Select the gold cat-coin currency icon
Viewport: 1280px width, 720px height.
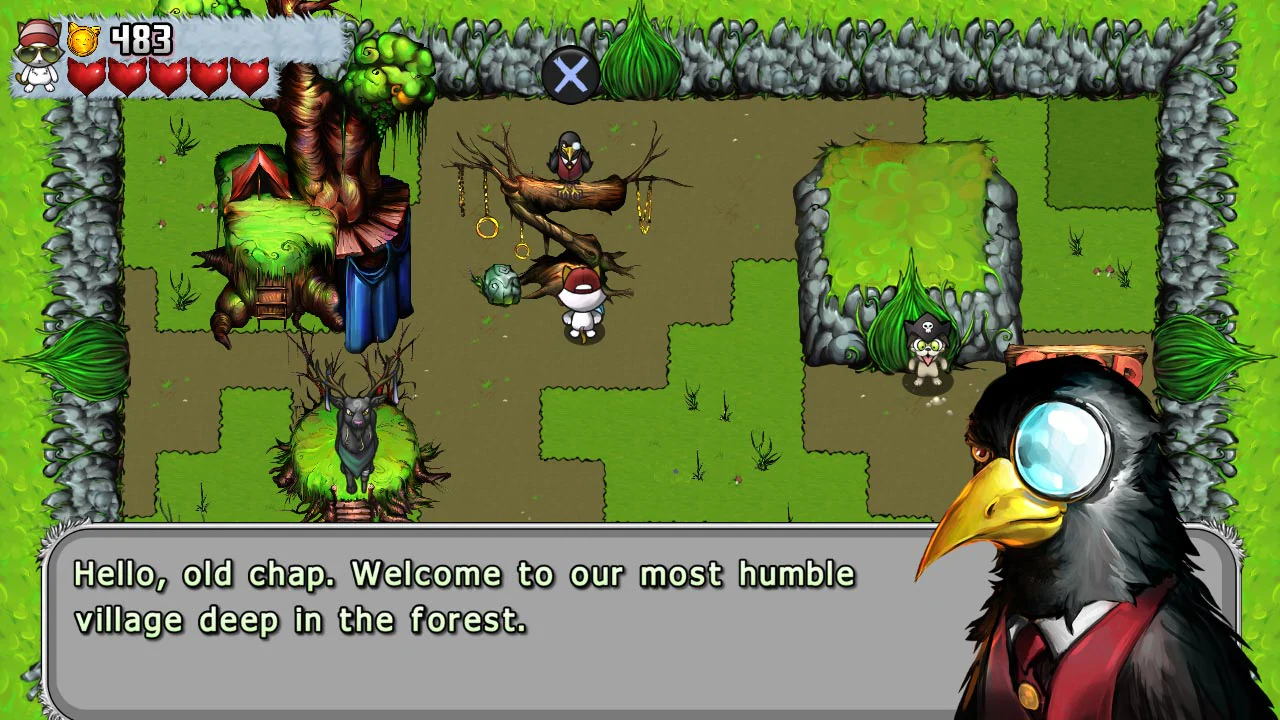click(x=82, y=40)
